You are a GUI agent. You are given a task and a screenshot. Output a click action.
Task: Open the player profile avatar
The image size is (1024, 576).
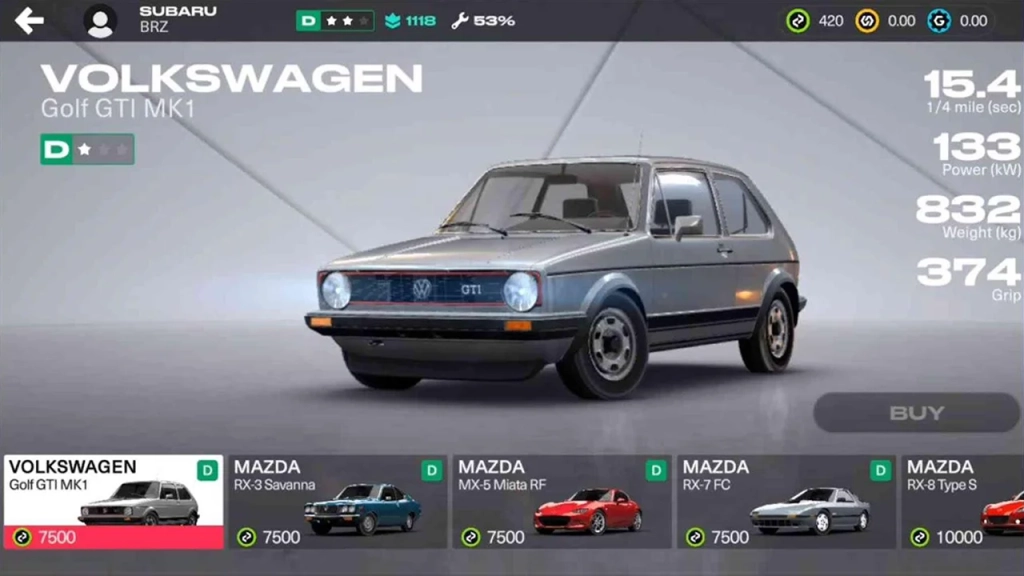(x=100, y=20)
